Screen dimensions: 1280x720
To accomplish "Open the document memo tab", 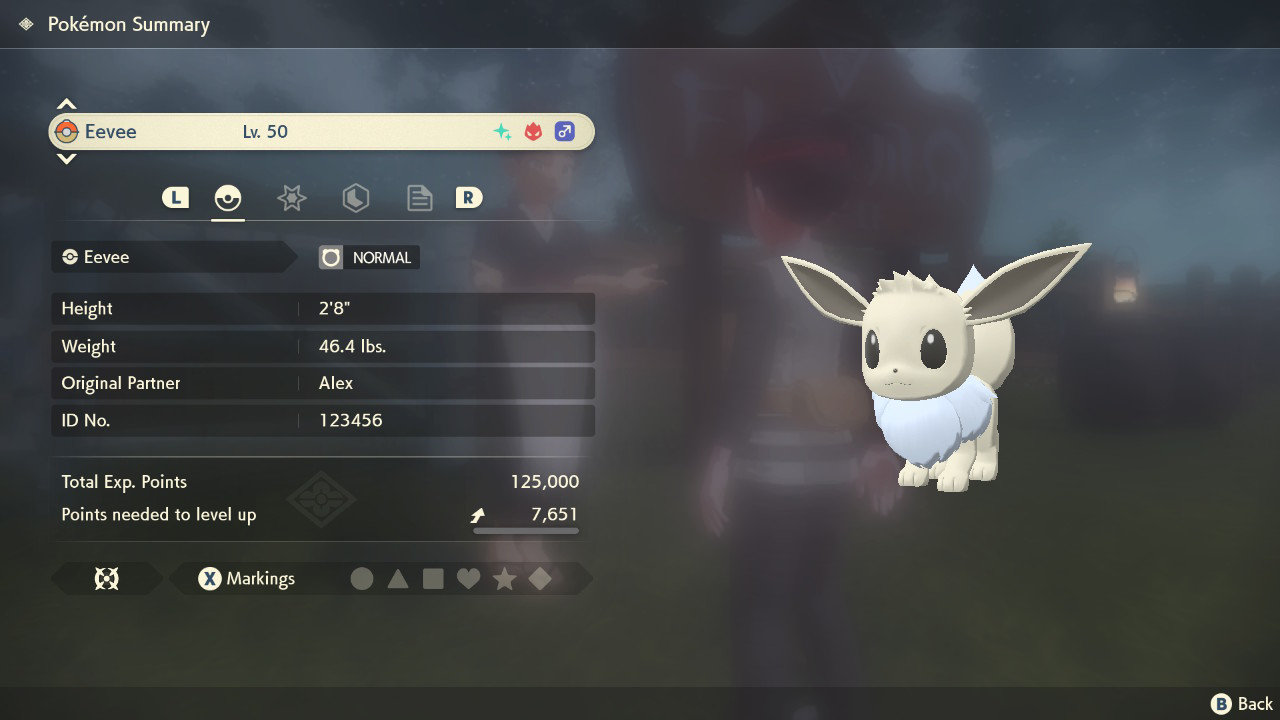I will tap(419, 197).
